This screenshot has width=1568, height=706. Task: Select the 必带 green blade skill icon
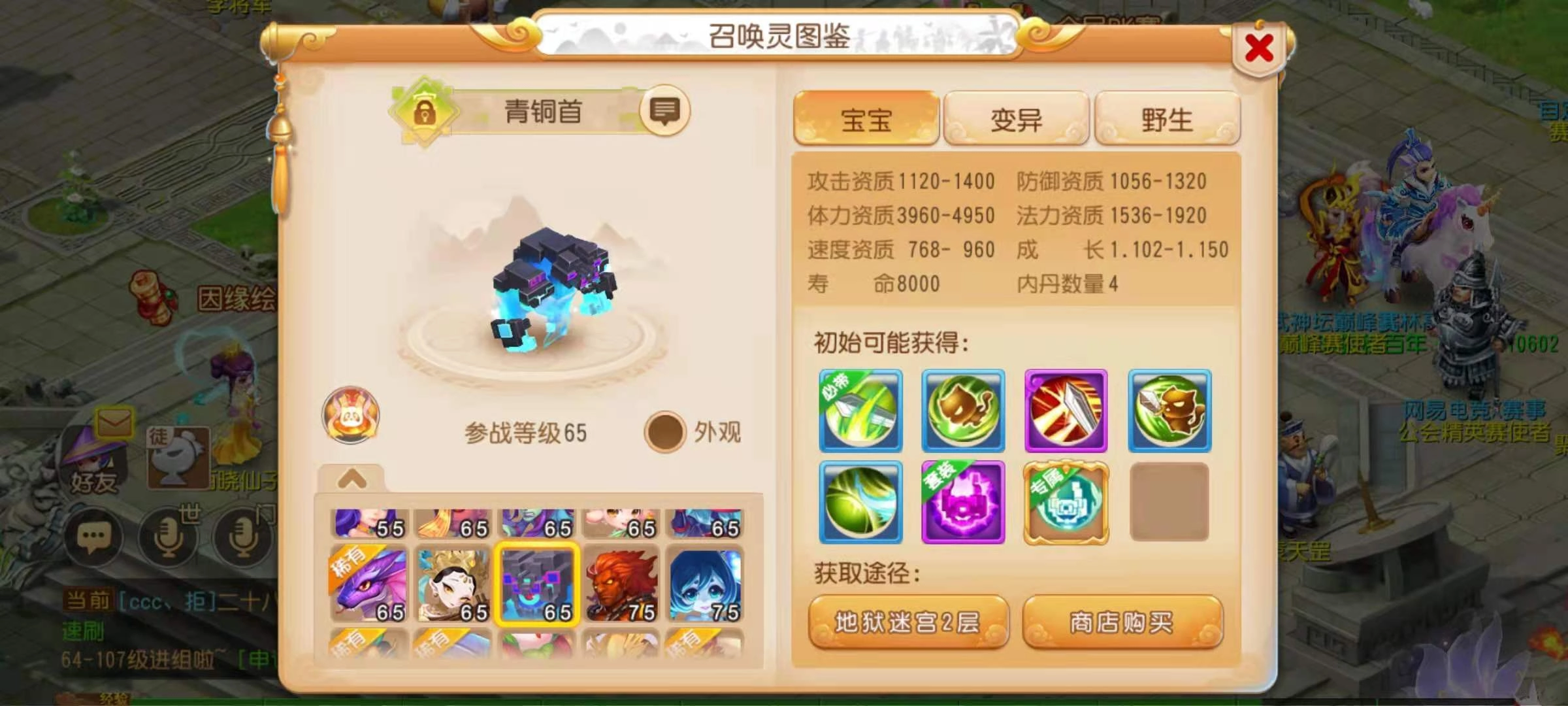click(x=860, y=411)
